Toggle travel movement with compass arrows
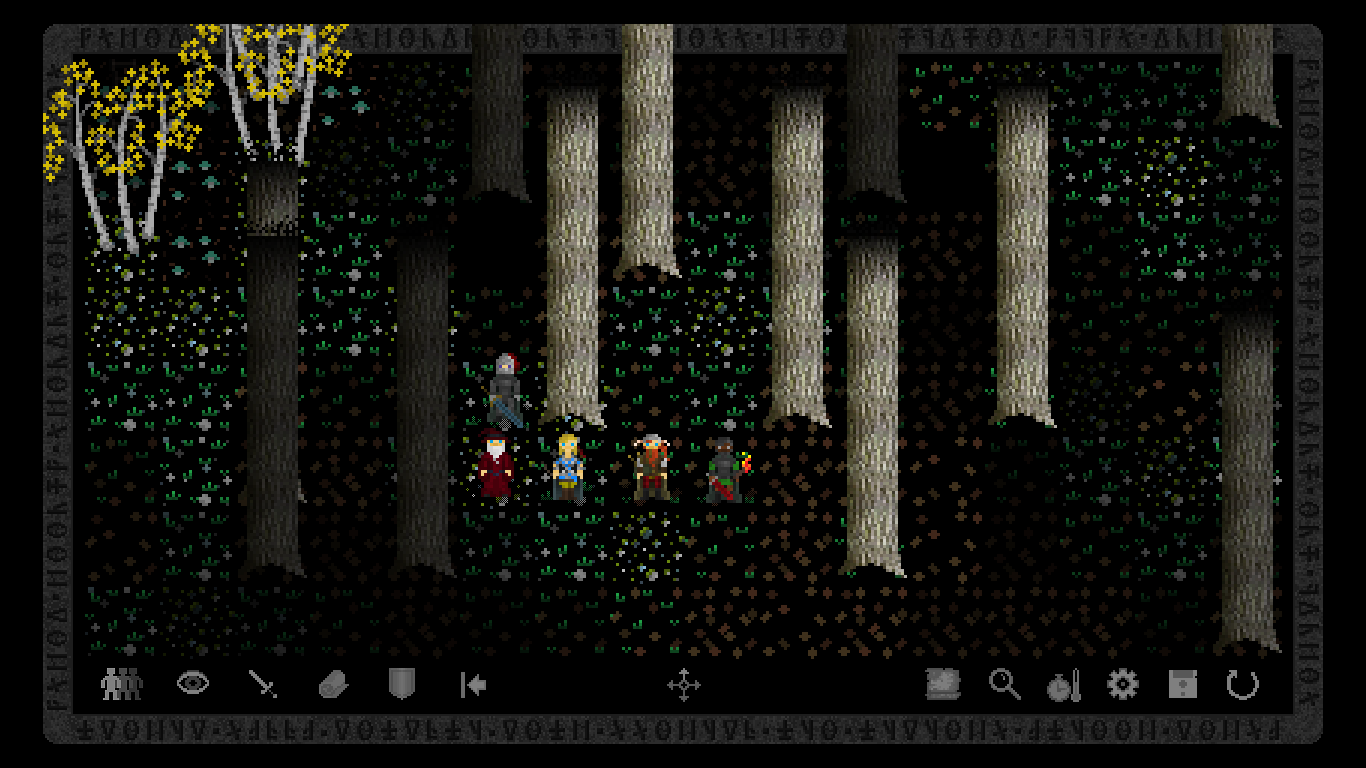The image size is (1366, 768). click(686, 685)
